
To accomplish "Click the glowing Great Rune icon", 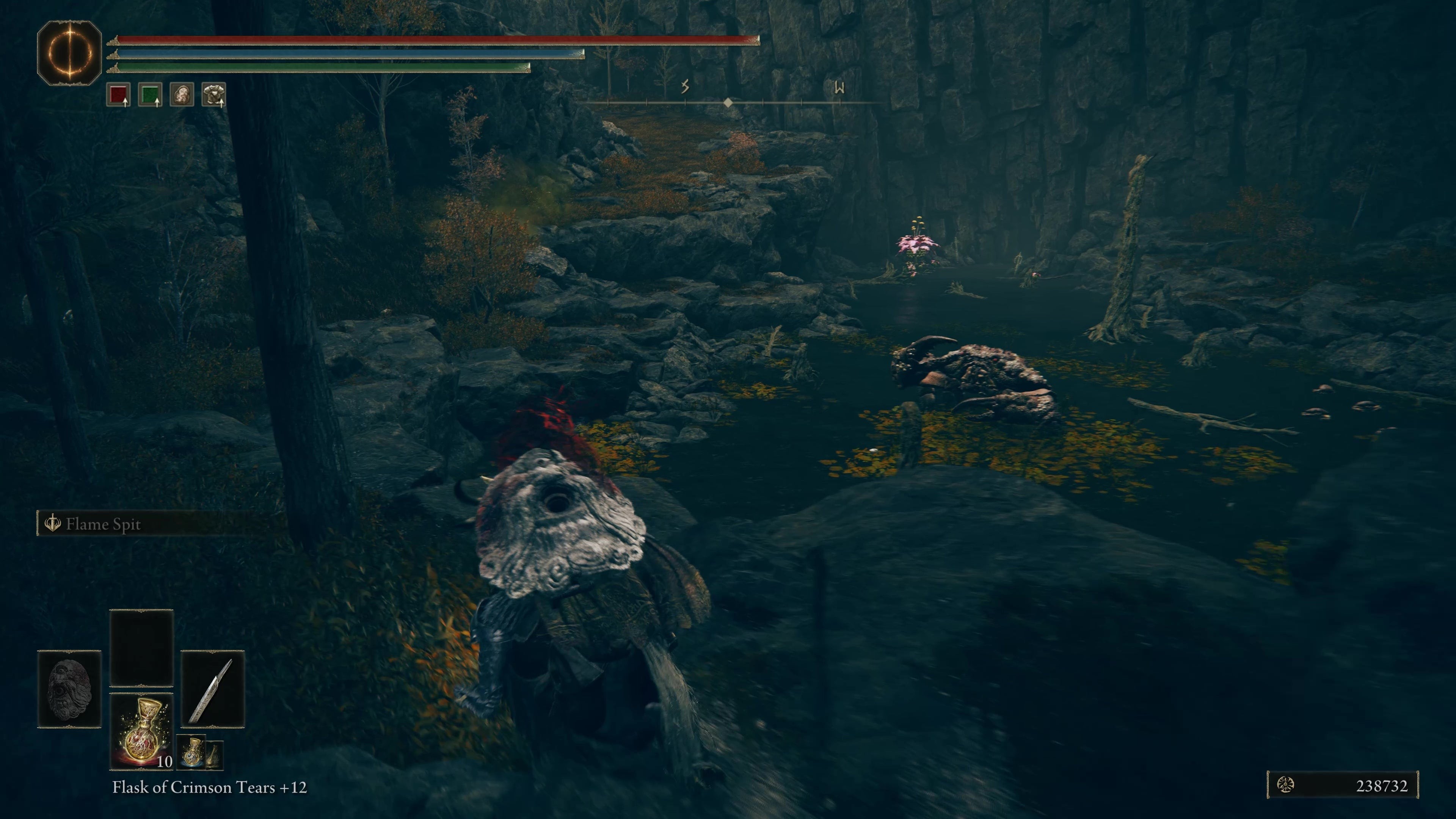I will click(69, 53).
